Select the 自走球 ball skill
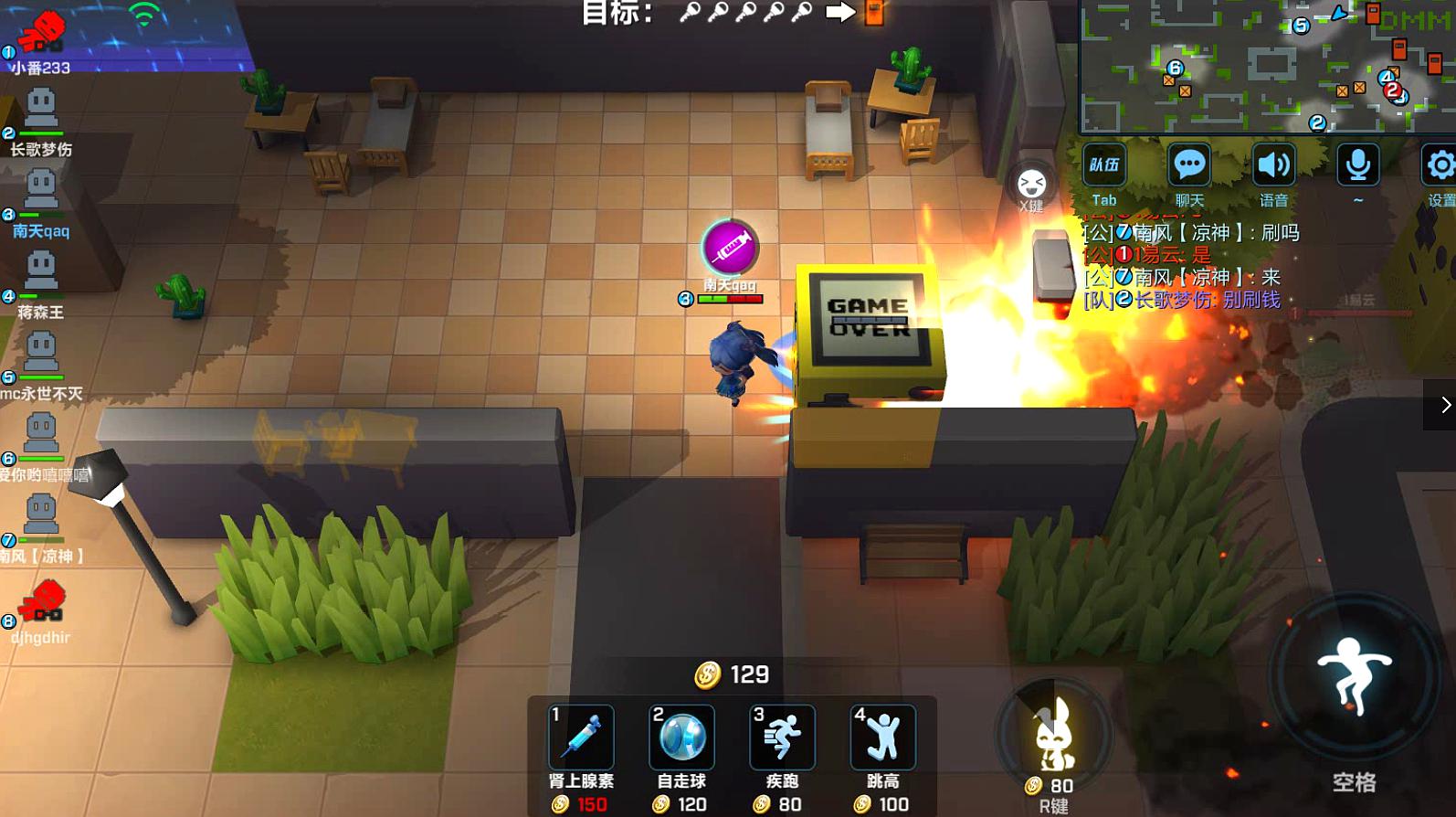Image resolution: width=1456 pixels, height=817 pixels. click(x=681, y=736)
